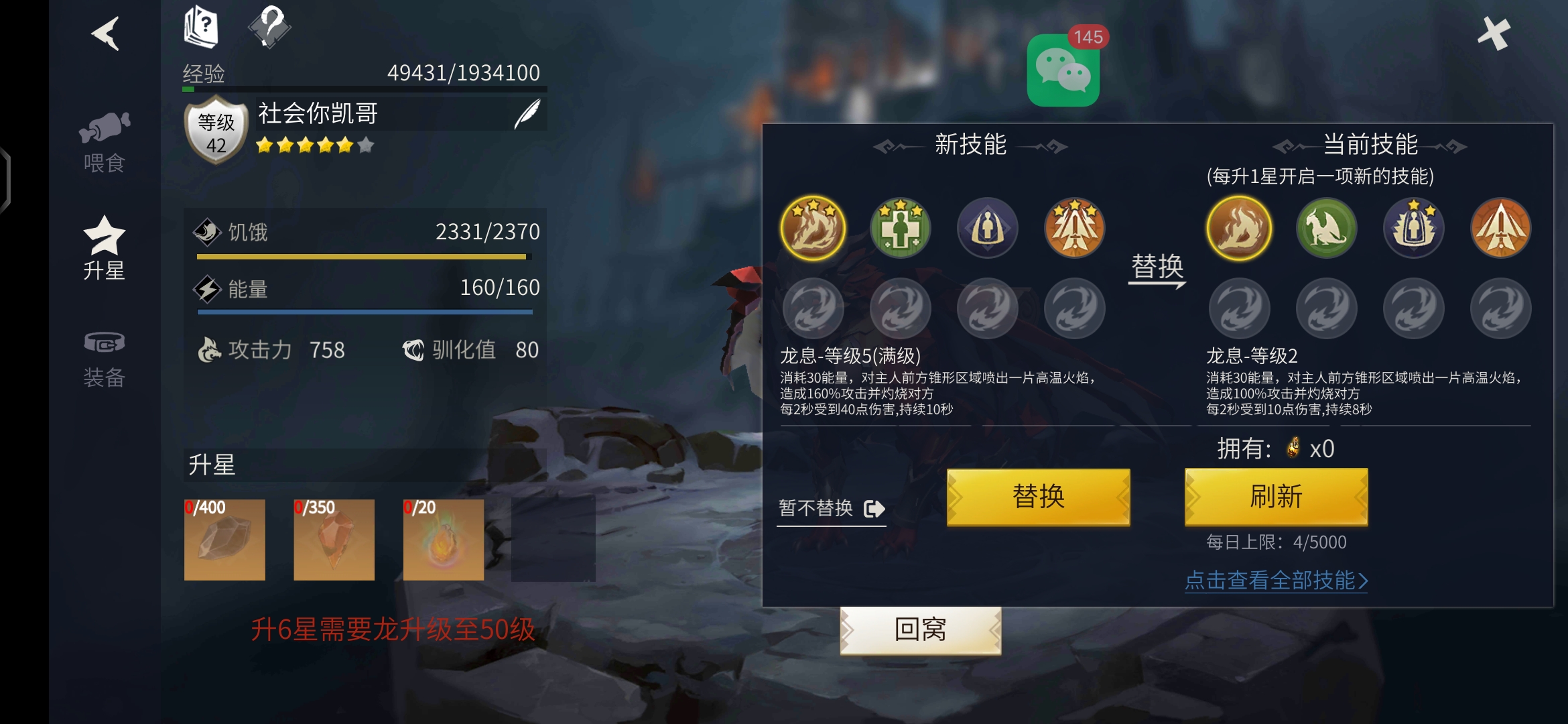The width and height of the screenshot is (1568, 724).
Task: Click the feather pen to rename 社会你凯哥
Action: click(x=527, y=113)
